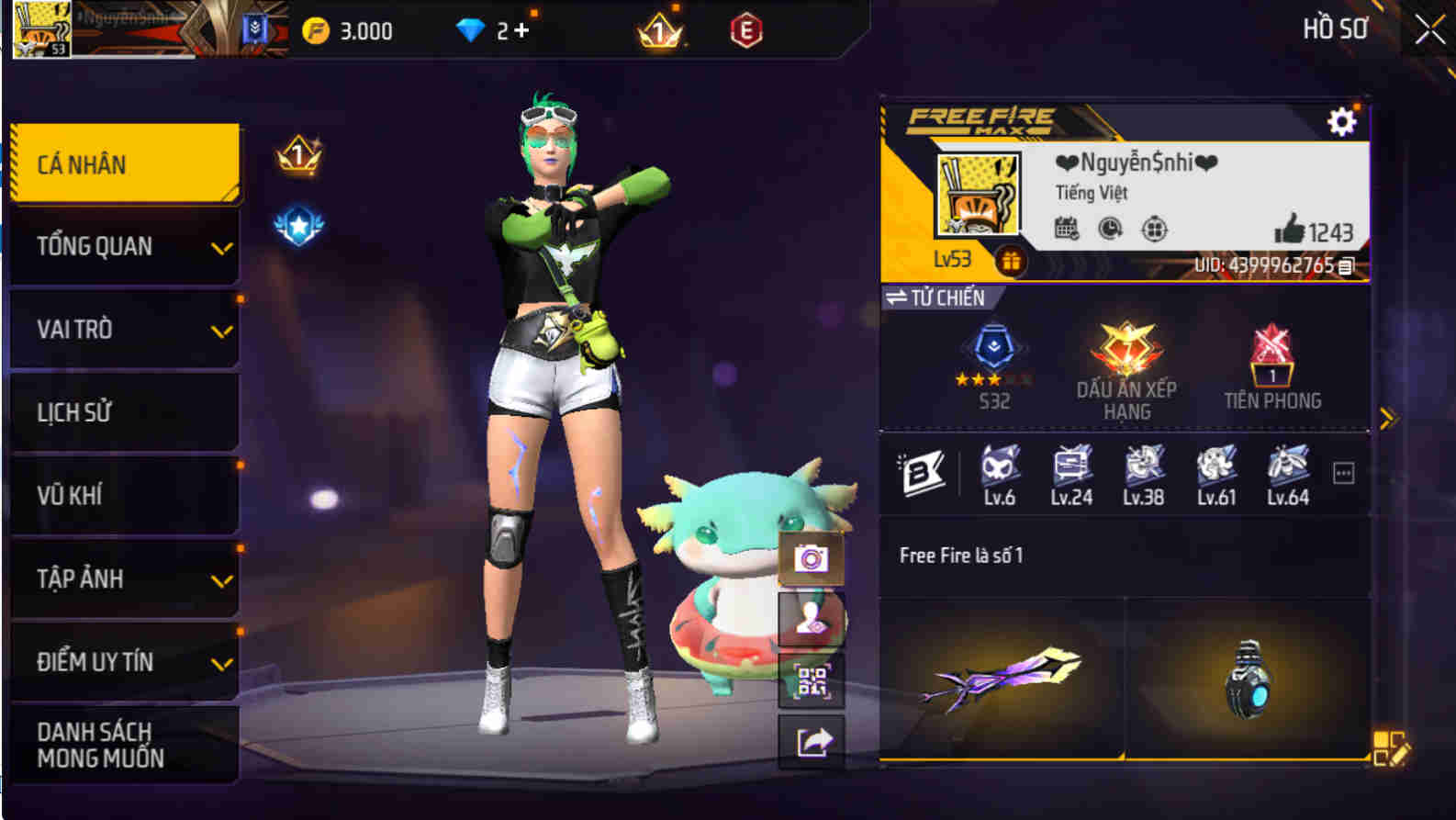Expand the ĐIỂM UY TÍN section
Viewport: 1456px width, 820px height.
[124, 660]
